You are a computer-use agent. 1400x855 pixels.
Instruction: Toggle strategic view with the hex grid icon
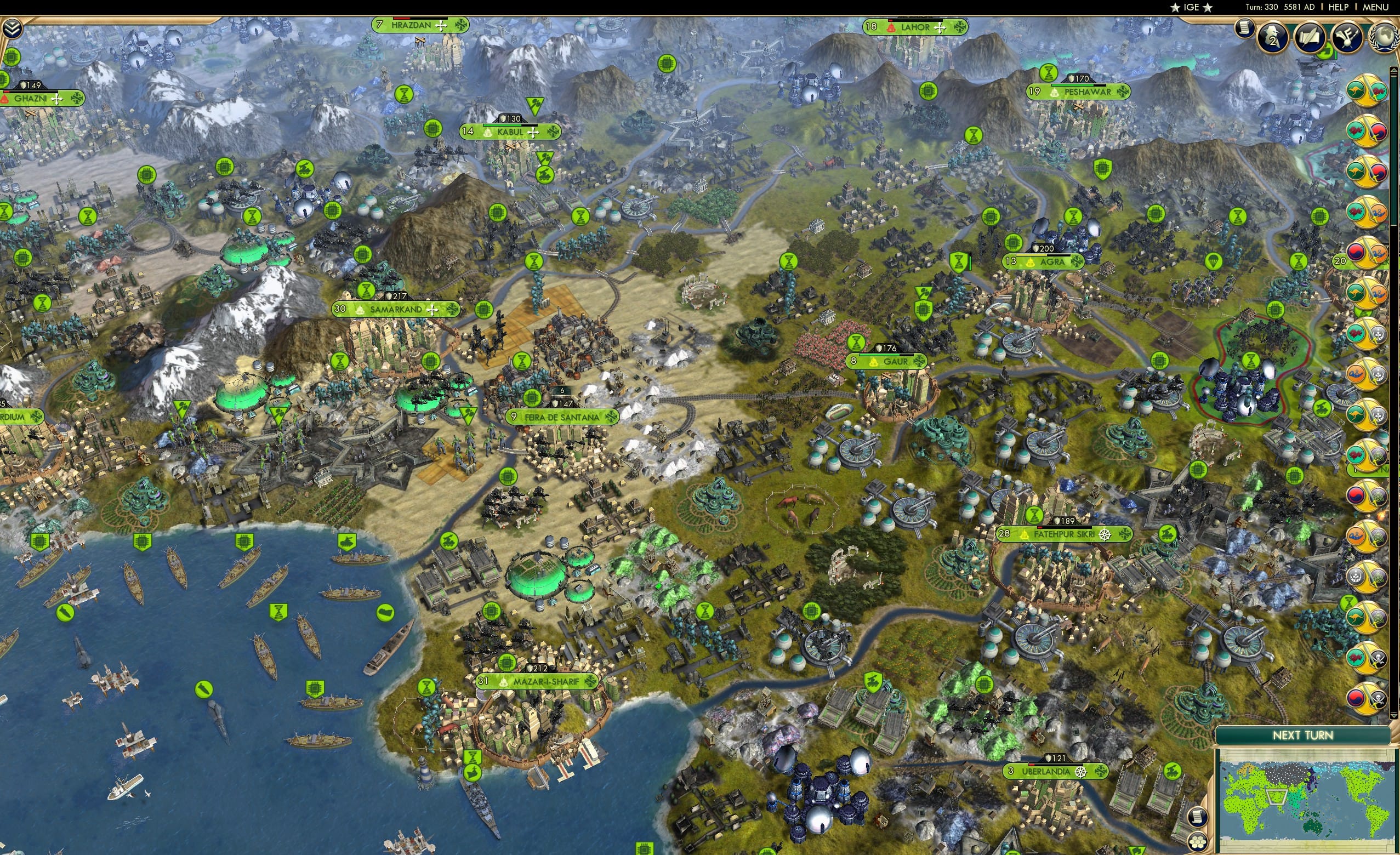click(x=1199, y=843)
